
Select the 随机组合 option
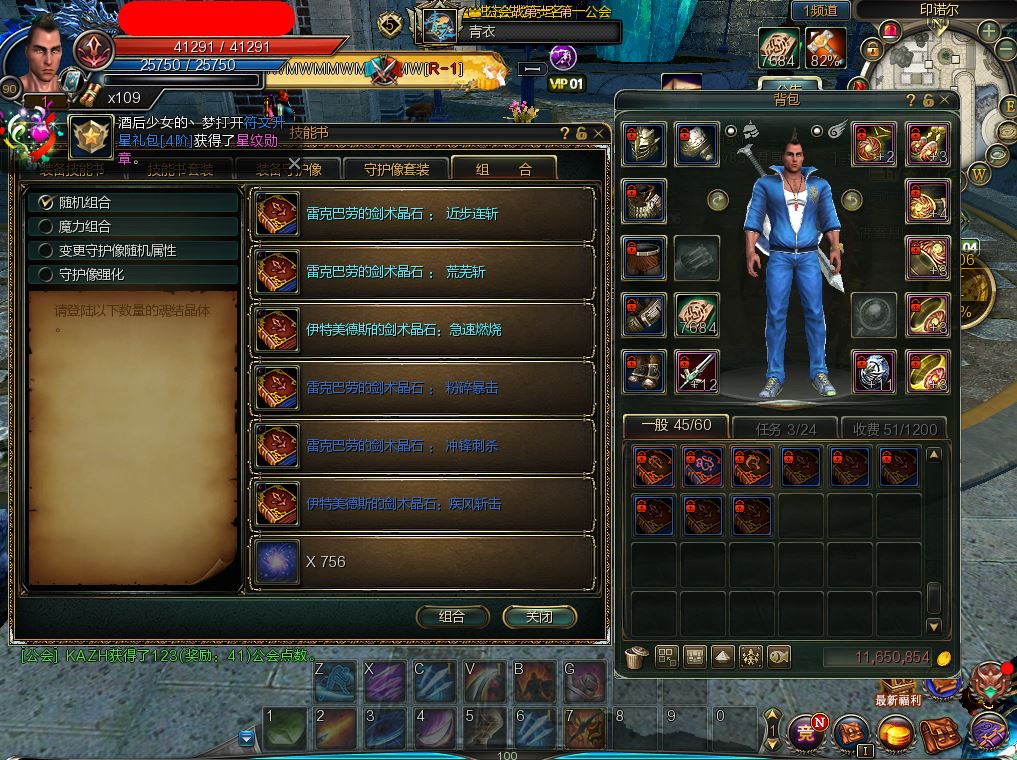click(x=45, y=202)
